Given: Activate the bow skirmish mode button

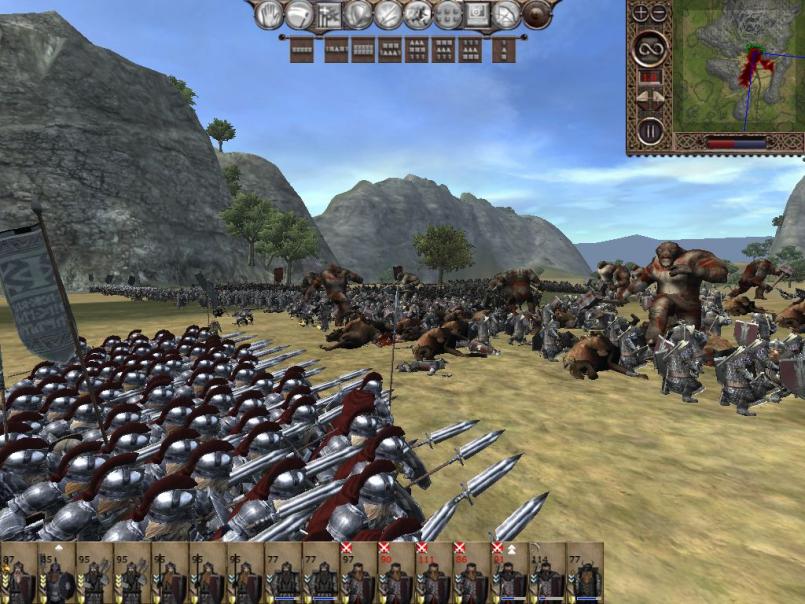Looking at the screenshot, I should point(508,14).
